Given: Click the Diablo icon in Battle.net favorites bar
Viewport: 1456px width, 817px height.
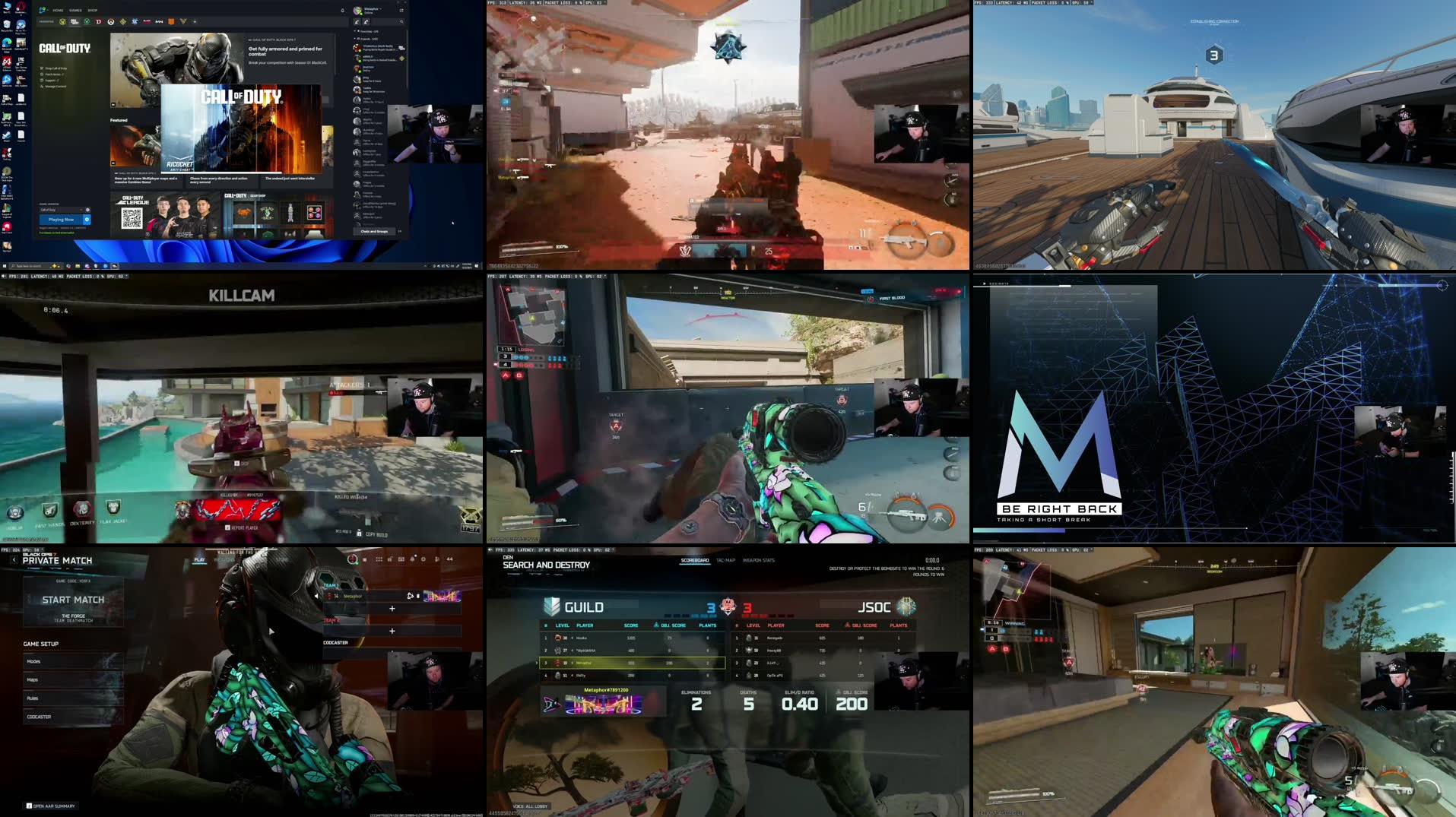Looking at the screenshot, I should click(99, 22).
